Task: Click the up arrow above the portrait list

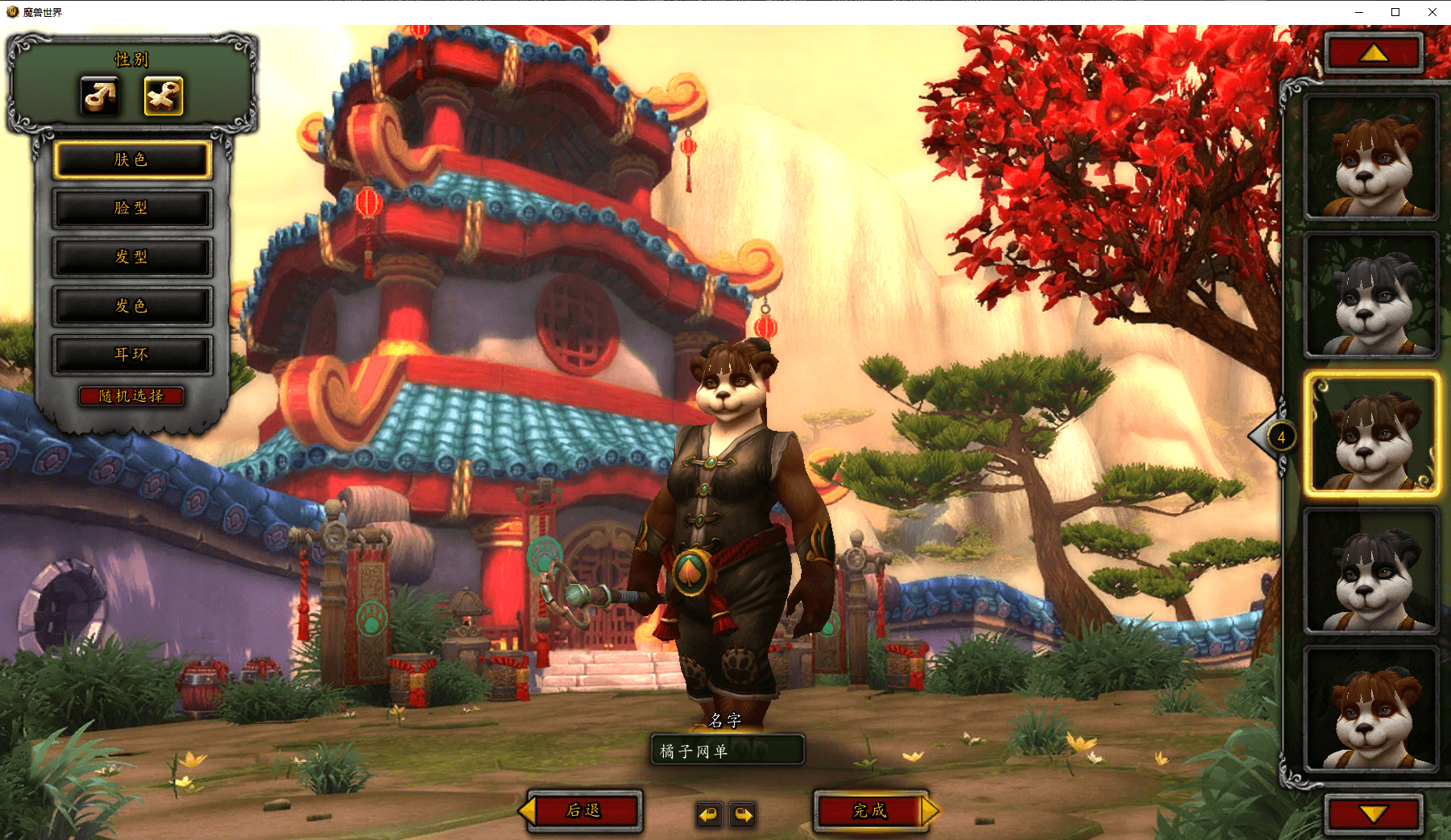Action: [1374, 53]
